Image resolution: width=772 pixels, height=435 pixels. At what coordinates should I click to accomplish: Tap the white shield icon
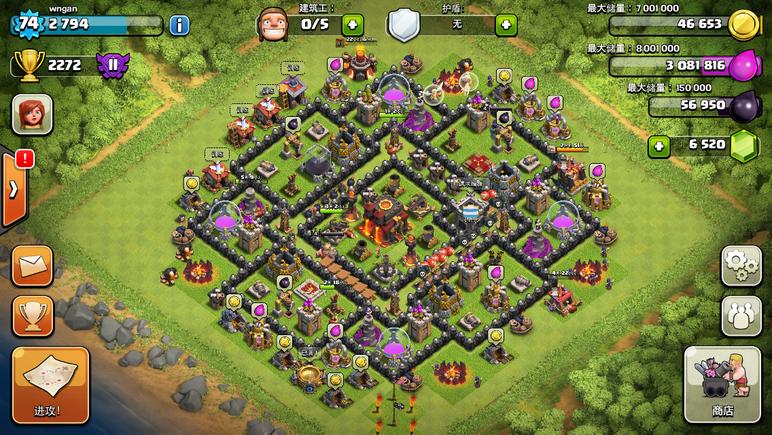coord(402,24)
